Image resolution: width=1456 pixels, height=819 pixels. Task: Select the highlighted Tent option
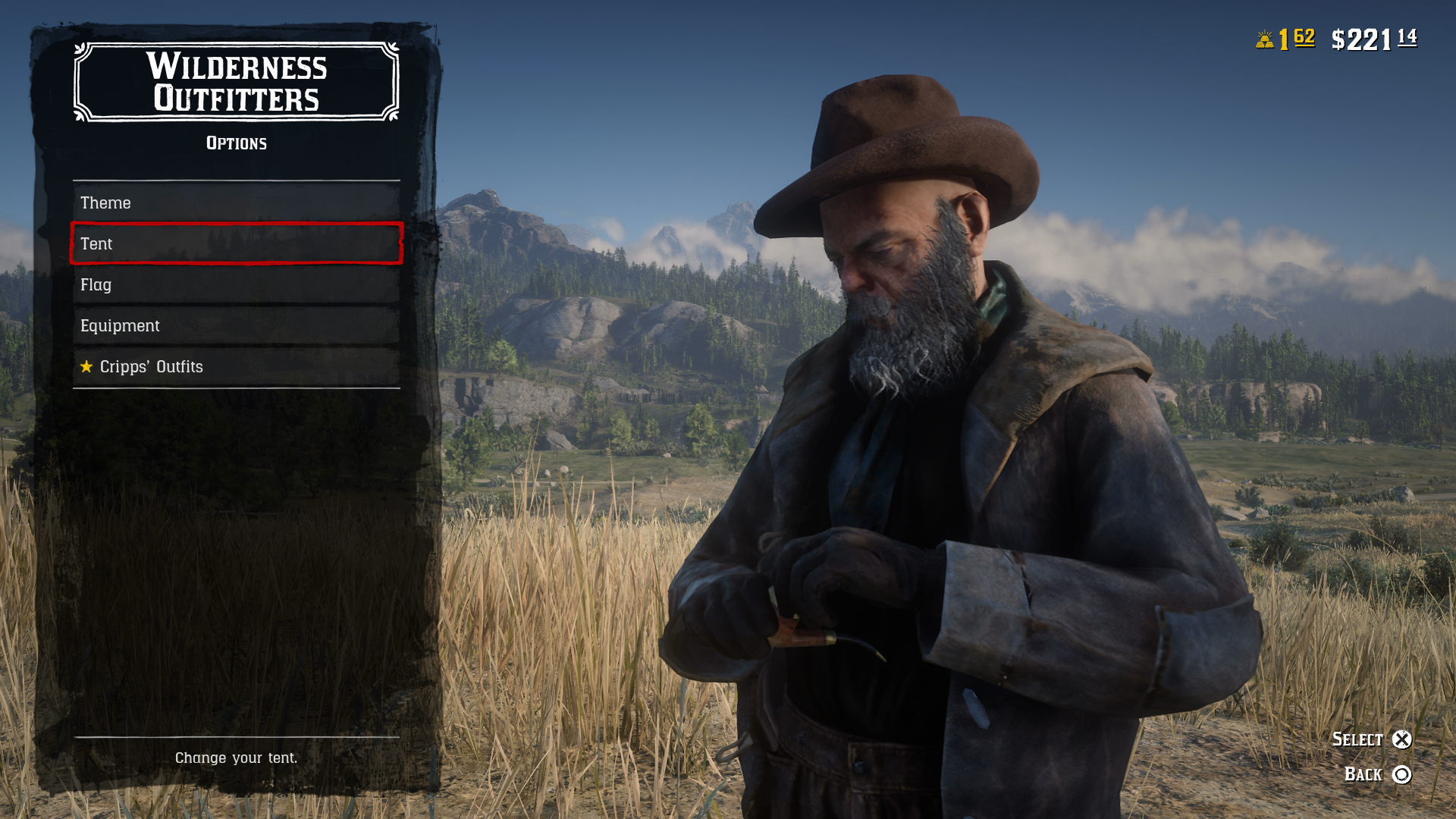coord(235,243)
